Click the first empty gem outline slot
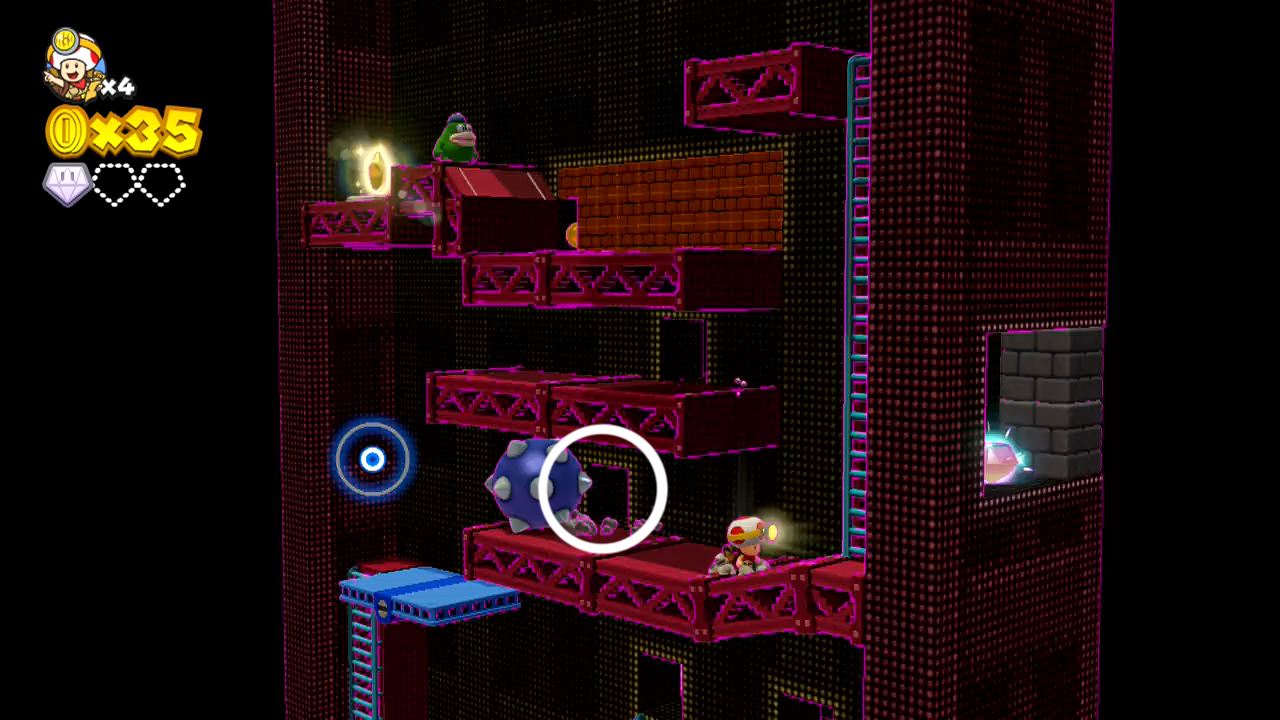Viewport: 1280px width, 720px height. 112,186
